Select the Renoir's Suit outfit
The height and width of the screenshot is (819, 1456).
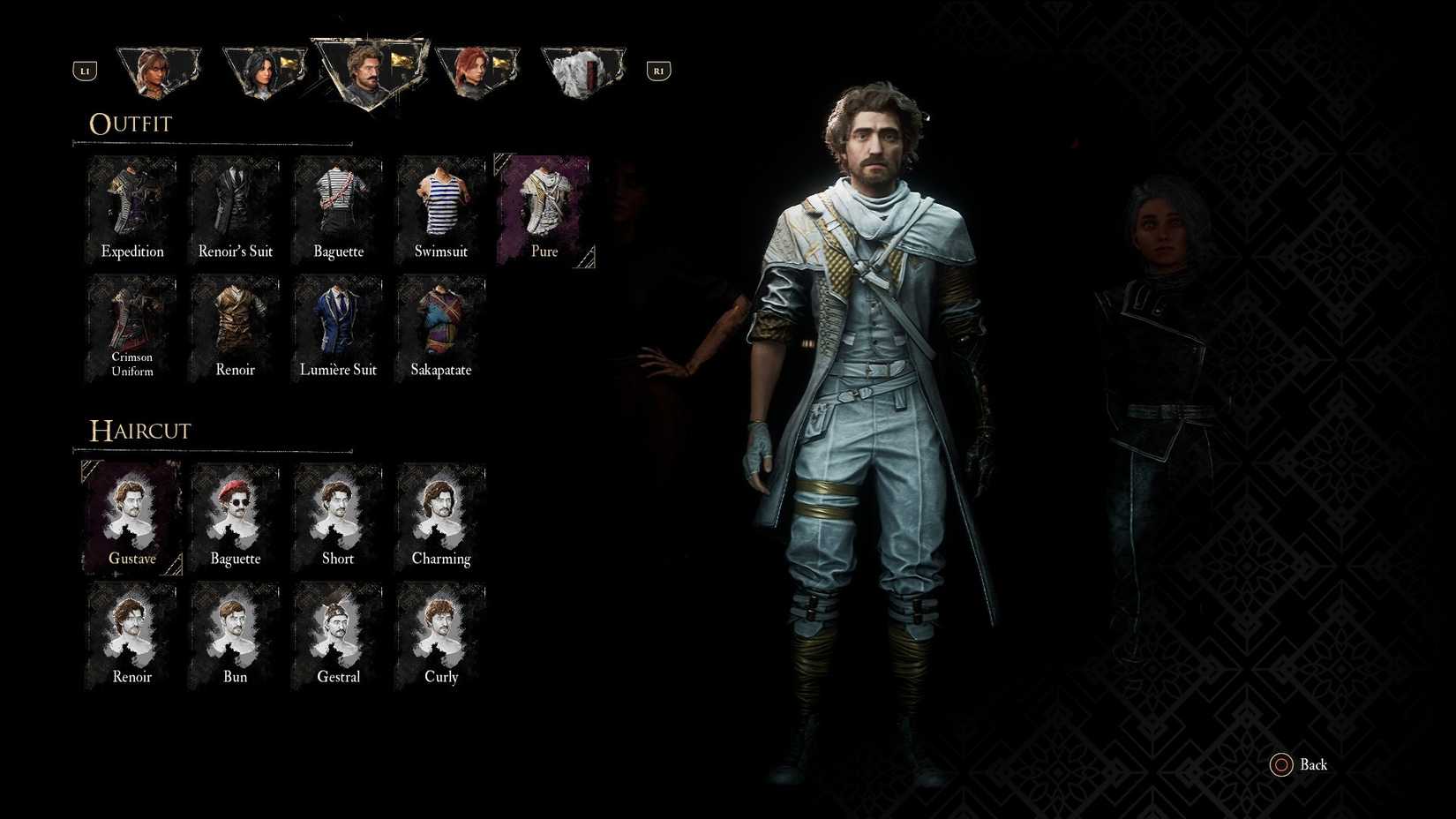tap(235, 207)
